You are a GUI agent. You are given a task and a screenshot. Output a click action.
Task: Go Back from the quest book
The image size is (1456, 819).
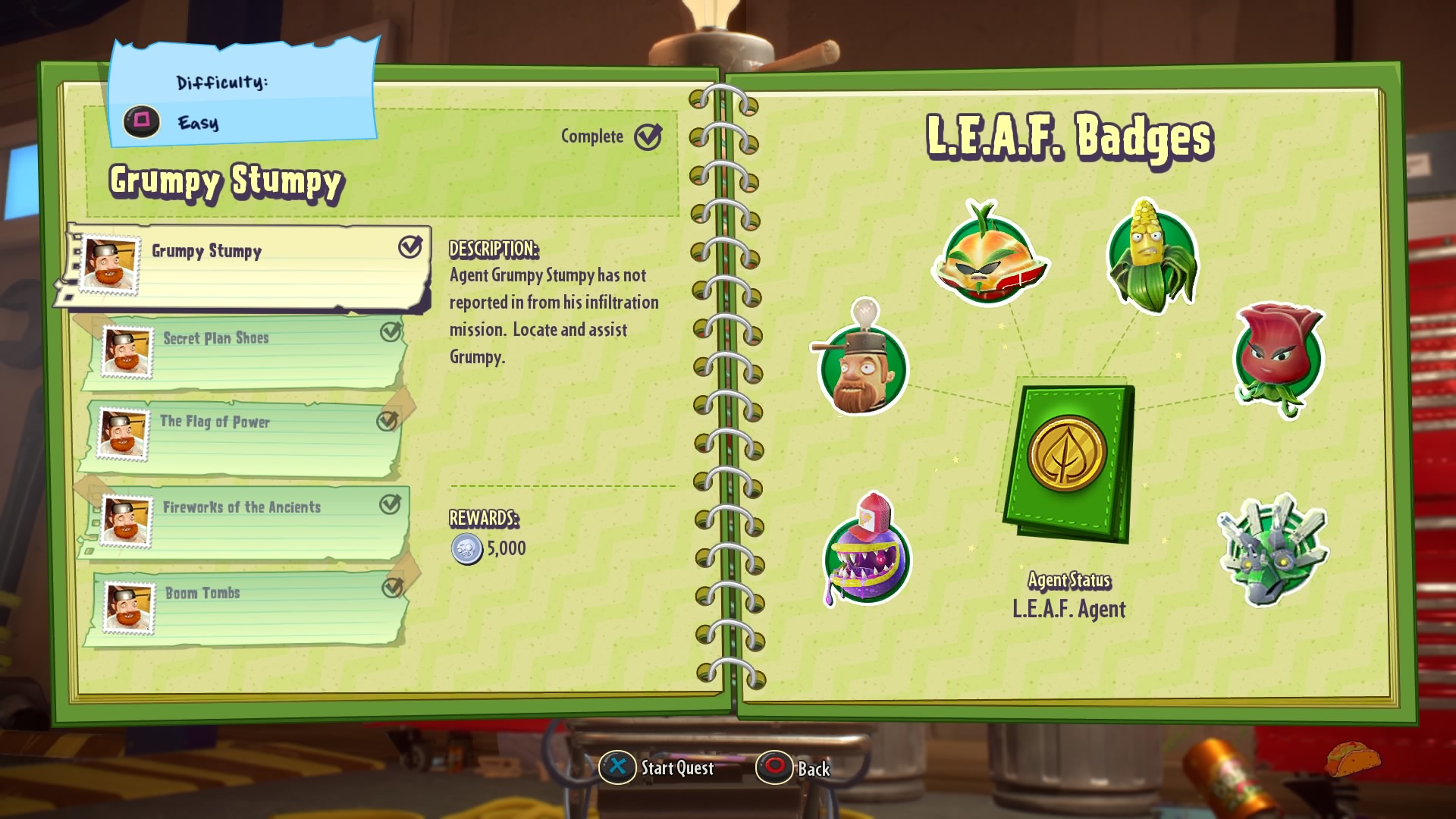(x=793, y=767)
